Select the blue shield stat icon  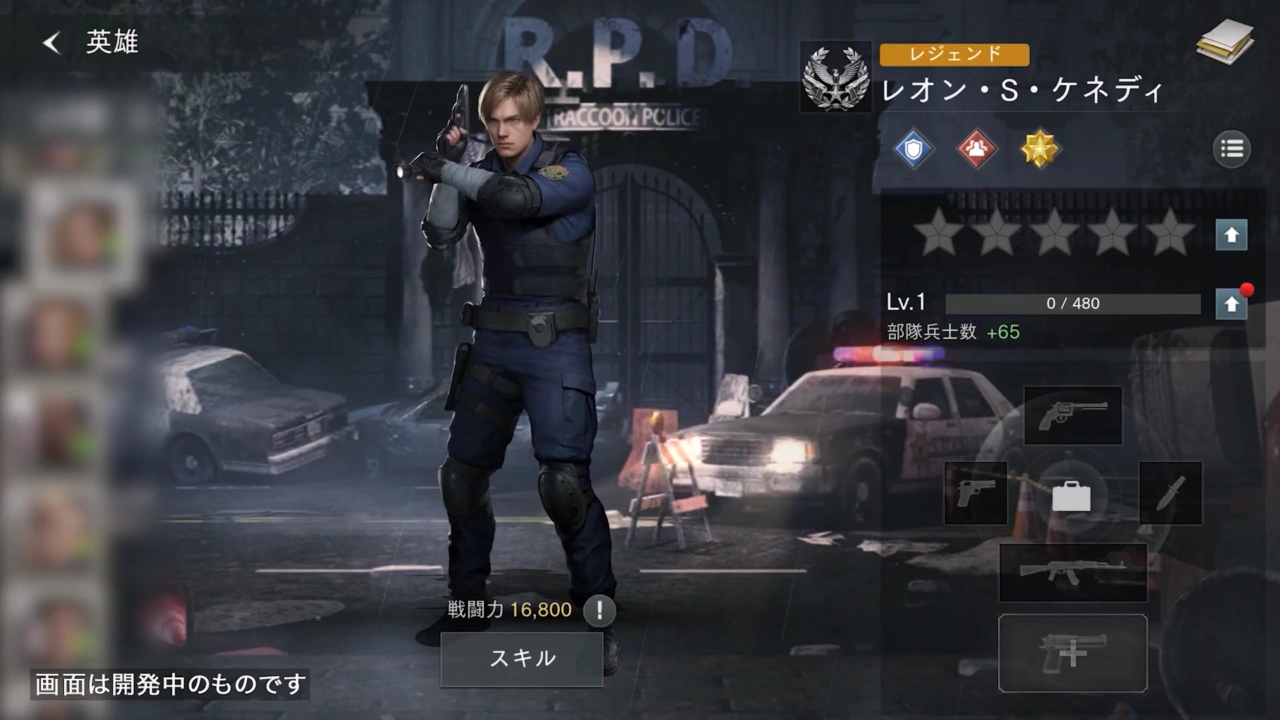(912, 150)
